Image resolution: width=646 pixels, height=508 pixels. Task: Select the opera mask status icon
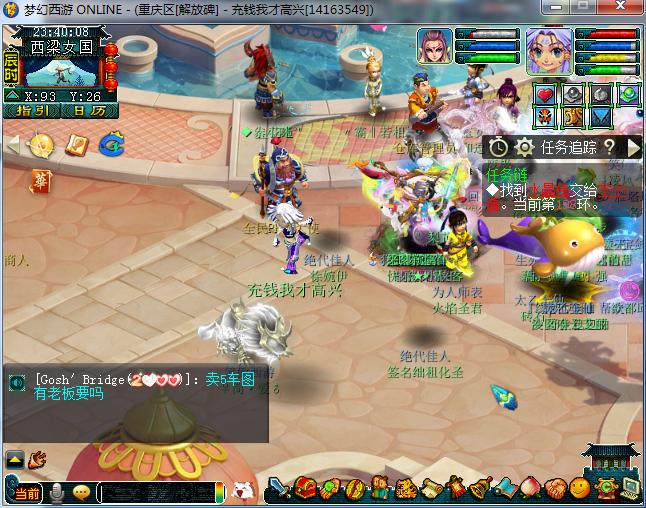click(x=545, y=118)
